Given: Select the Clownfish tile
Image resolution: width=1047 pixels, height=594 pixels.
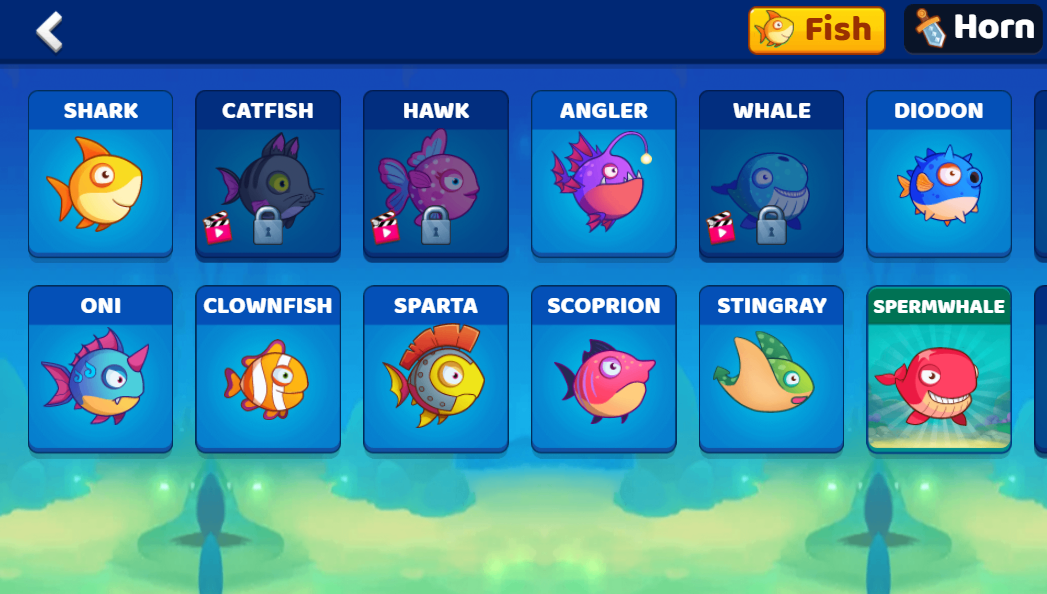Looking at the screenshot, I should coord(268,370).
